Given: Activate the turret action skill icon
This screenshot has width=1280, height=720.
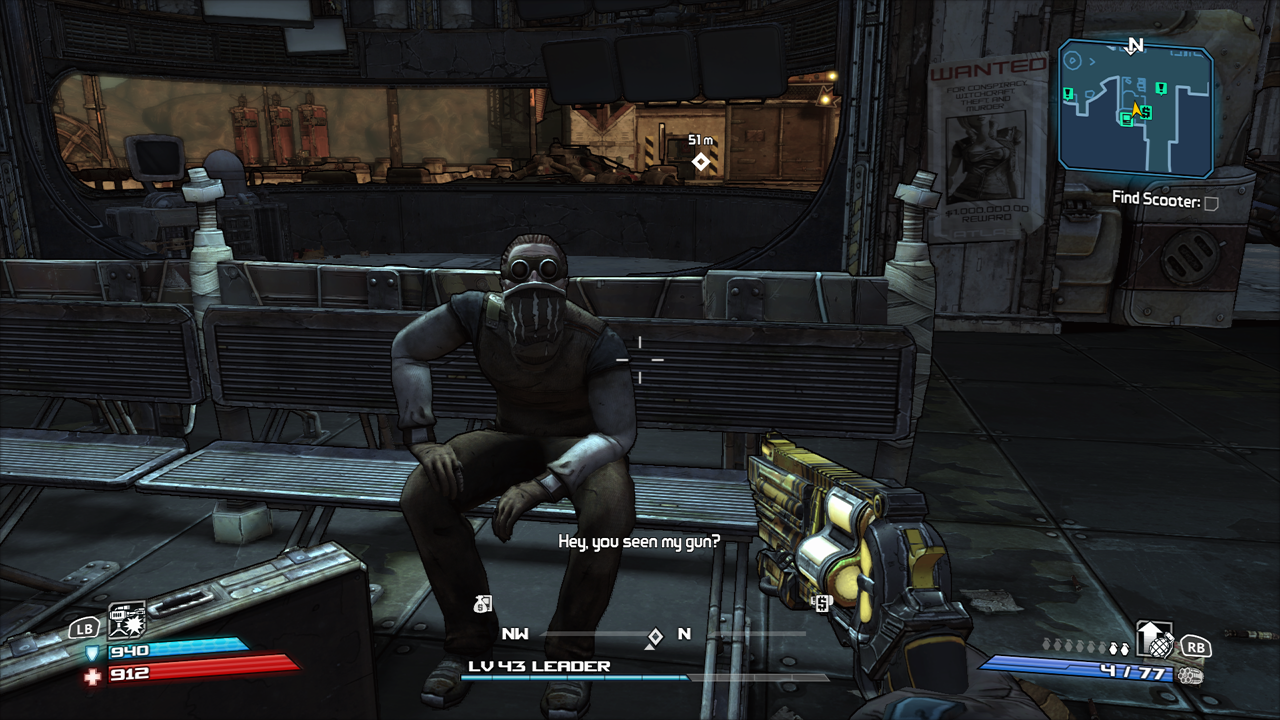Looking at the screenshot, I should 127,622.
